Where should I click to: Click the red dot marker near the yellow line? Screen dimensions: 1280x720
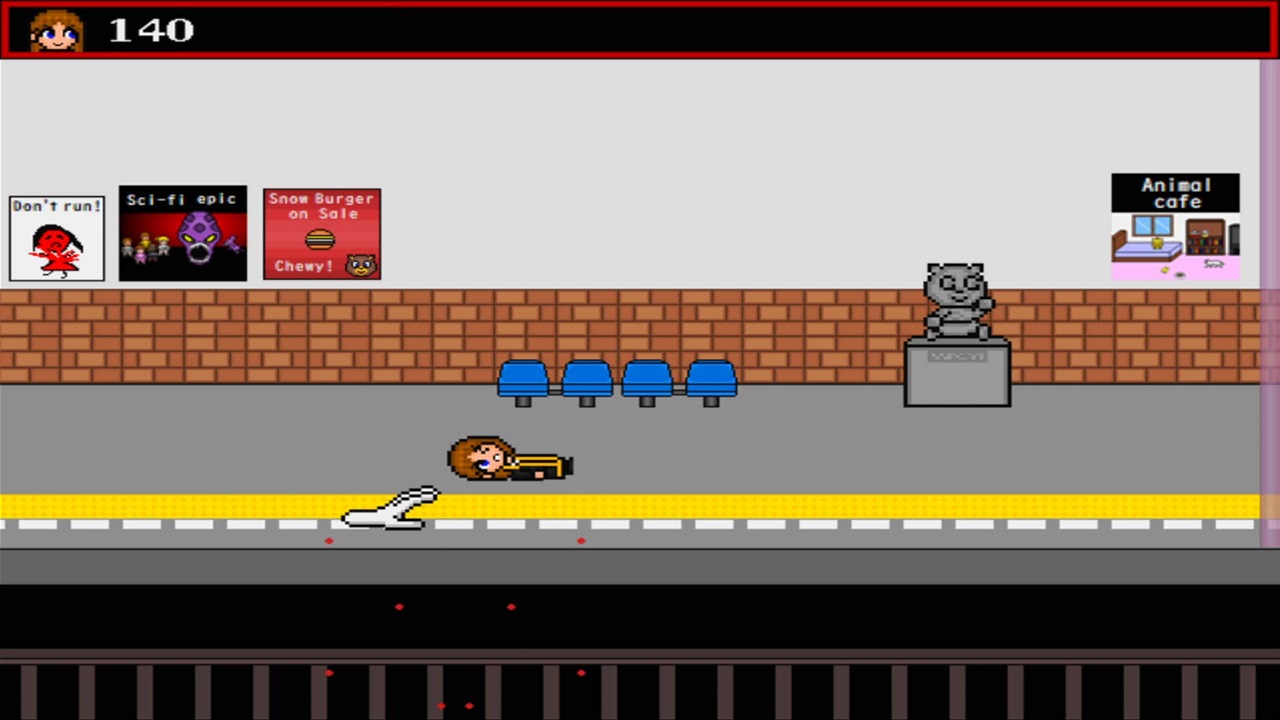pyautogui.click(x=329, y=539)
